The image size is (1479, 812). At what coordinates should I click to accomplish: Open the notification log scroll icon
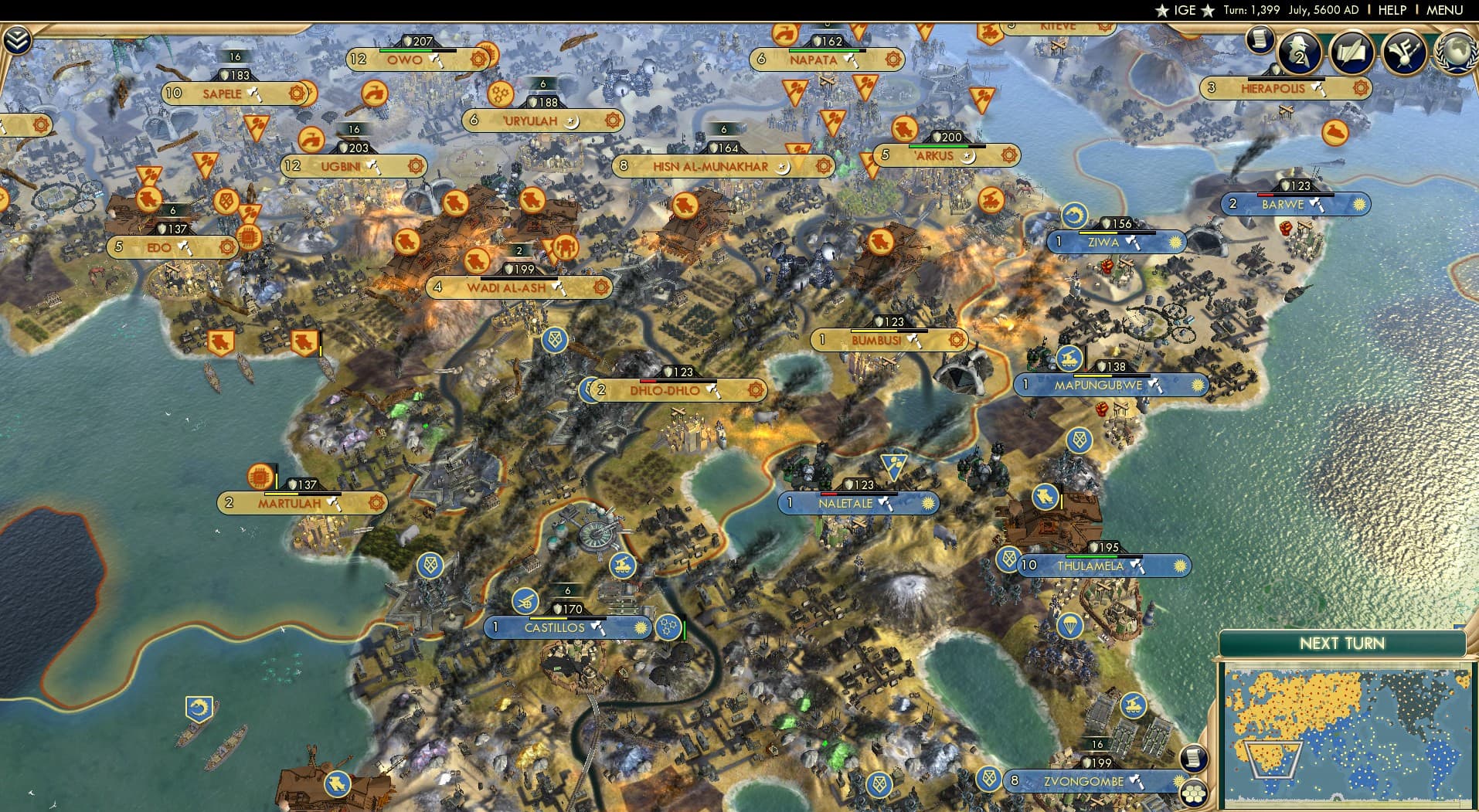(x=1262, y=40)
